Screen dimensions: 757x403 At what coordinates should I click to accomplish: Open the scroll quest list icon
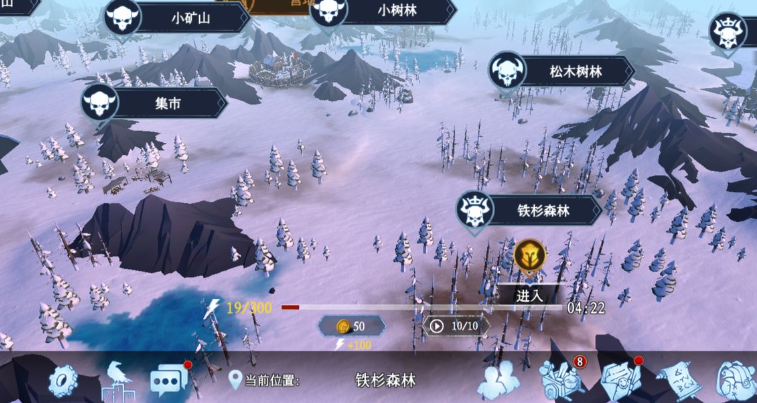tap(679, 379)
